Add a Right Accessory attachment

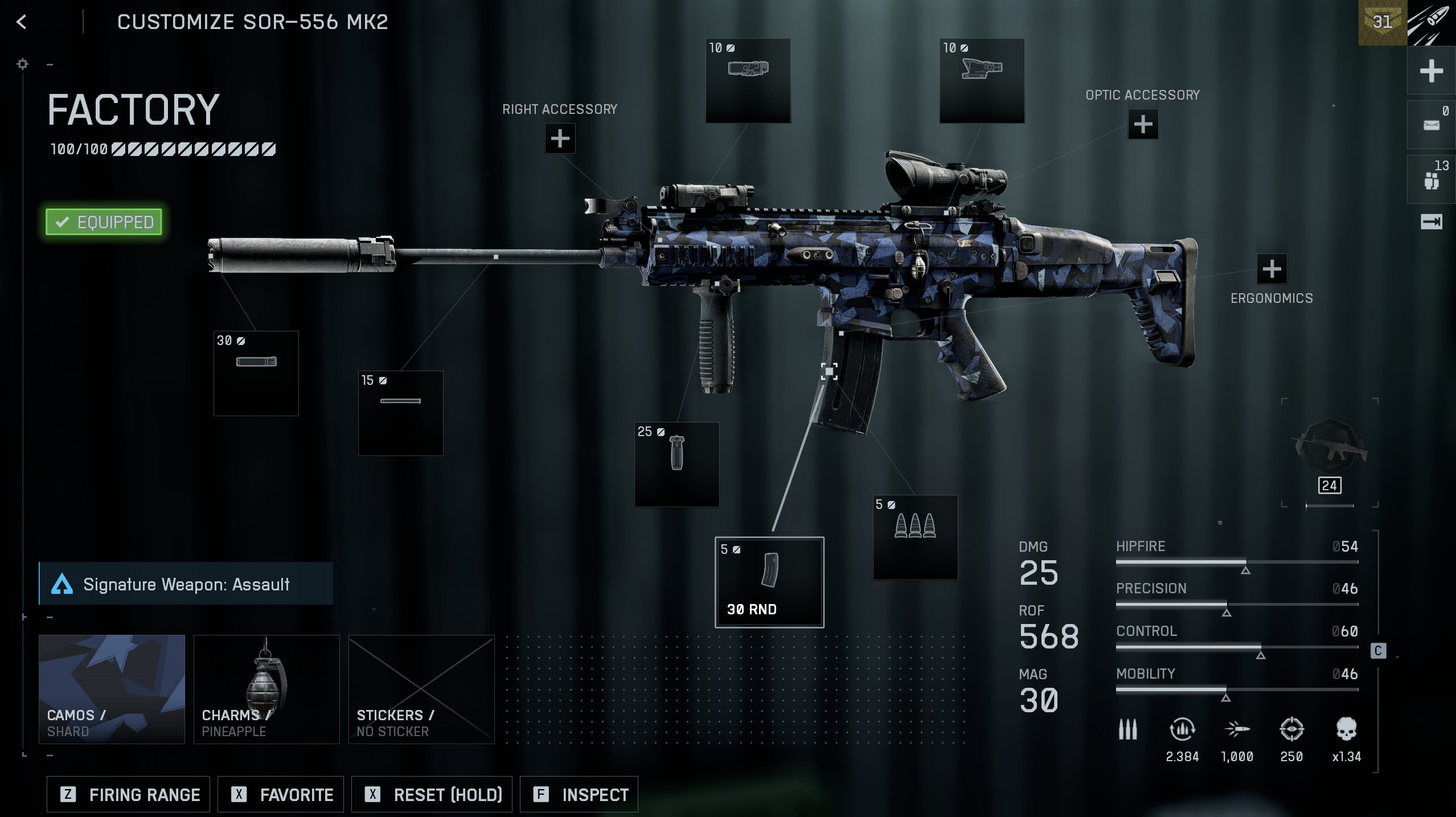point(560,138)
